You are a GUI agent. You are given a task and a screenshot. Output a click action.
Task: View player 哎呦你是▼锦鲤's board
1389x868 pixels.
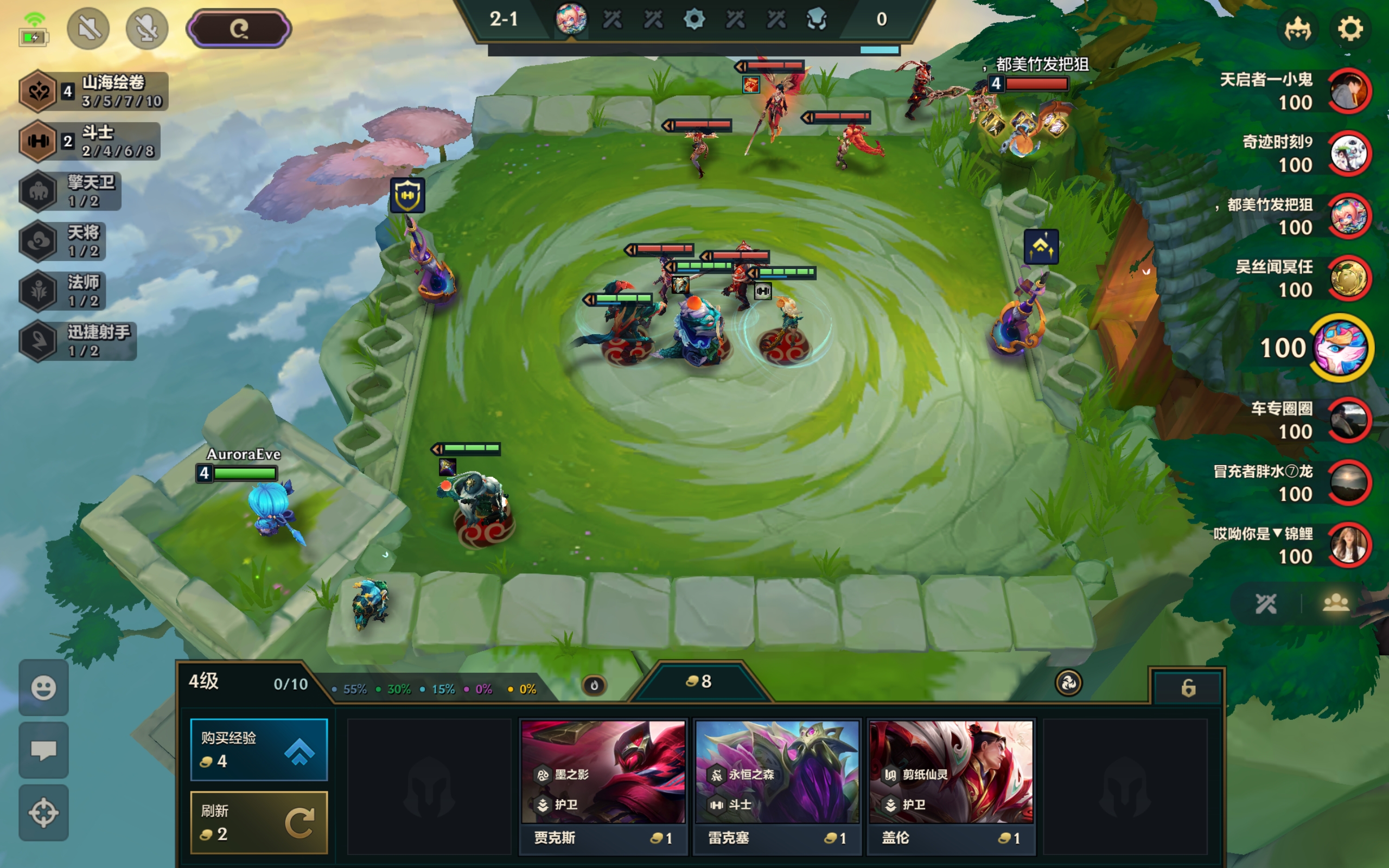tap(1349, 545)
